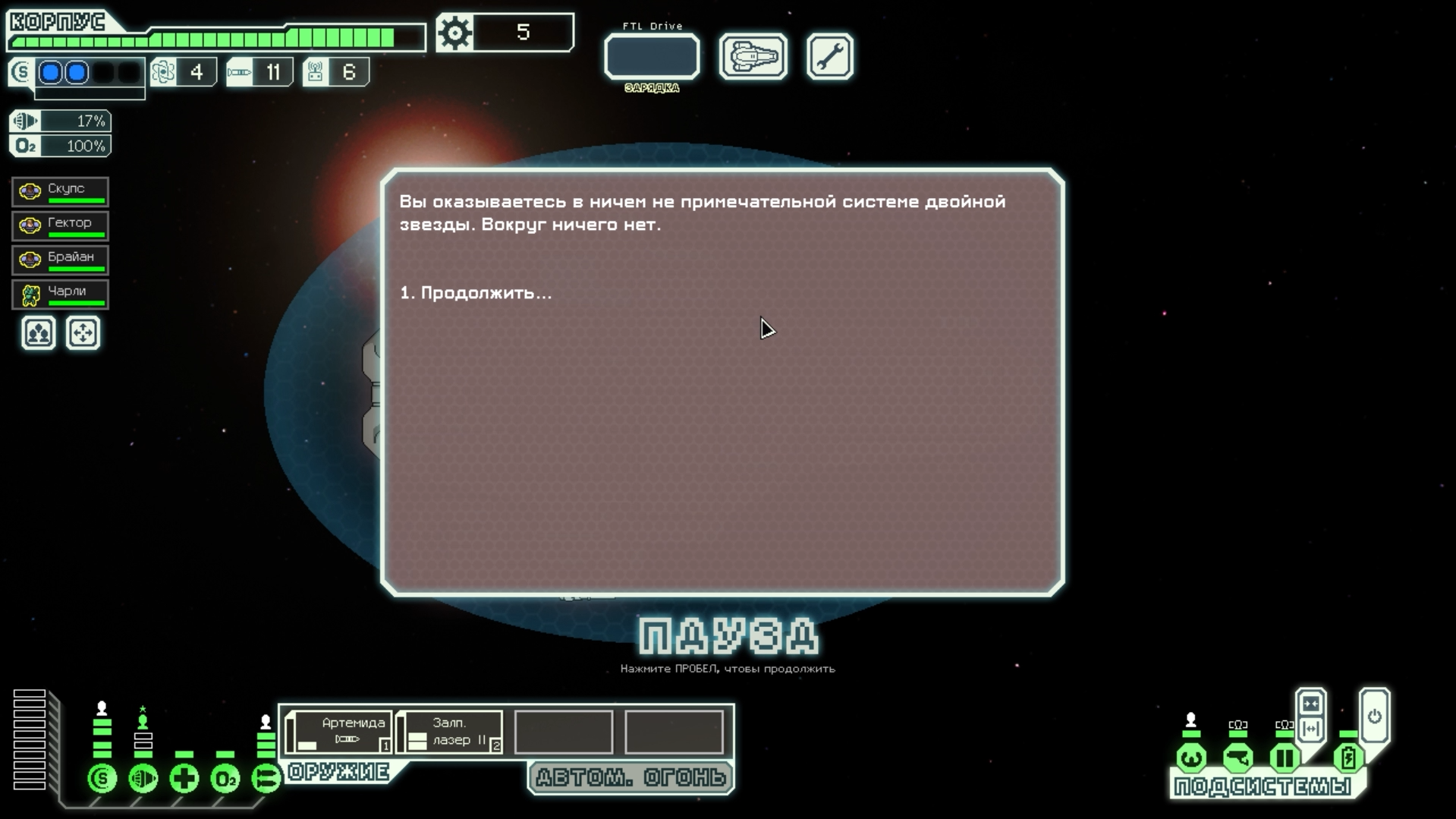Screen dimensions: 1456x819
Task: Choose the dialogue option "1. Продолжить…"
Action: click(476, 293)
